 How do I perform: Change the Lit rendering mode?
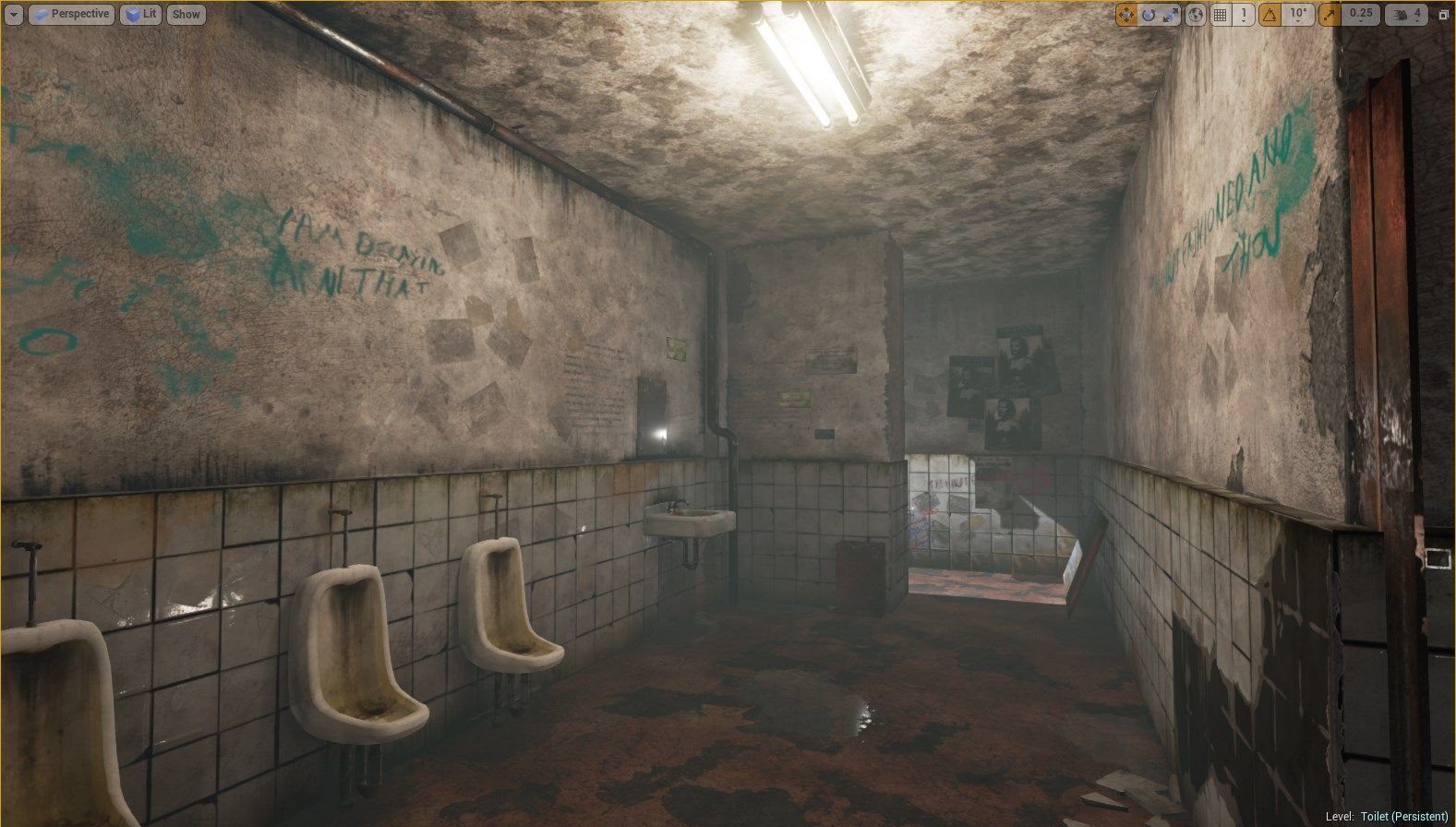141,15
